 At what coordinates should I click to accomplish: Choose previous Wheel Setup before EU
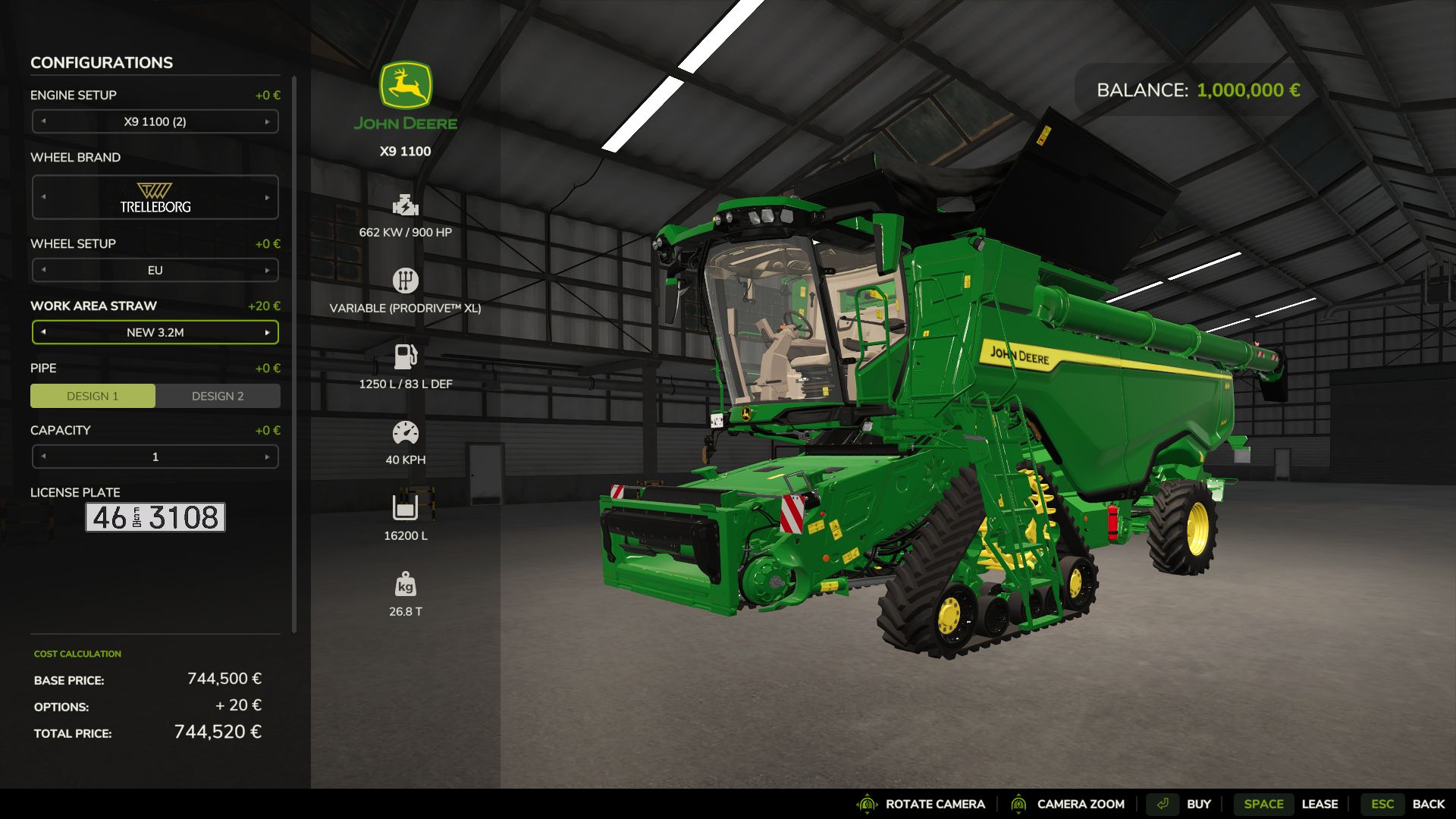[x=43, y=270]
